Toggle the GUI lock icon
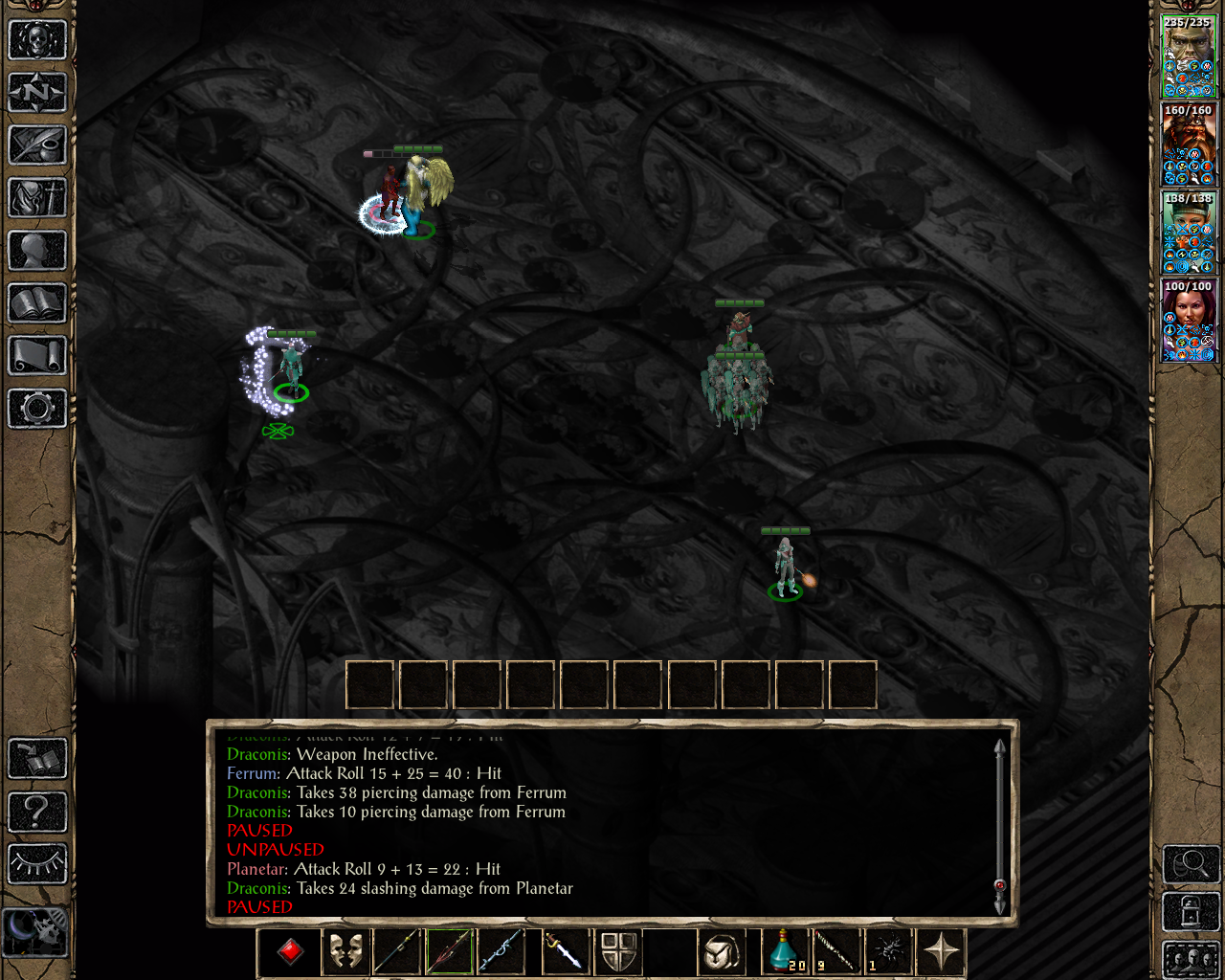 (1190, 912)
